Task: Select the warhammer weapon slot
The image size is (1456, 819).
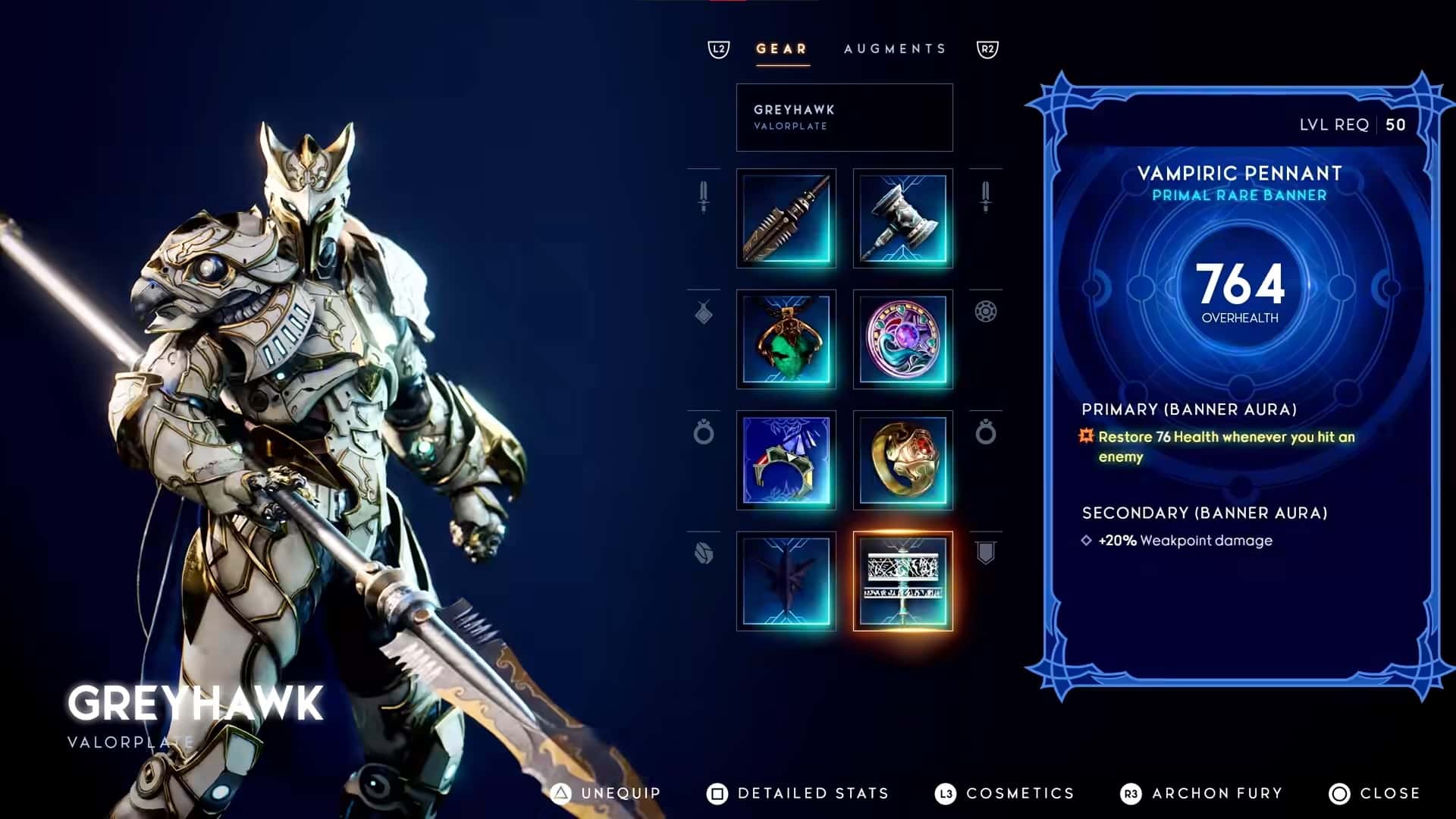Action: pos(902,218)
